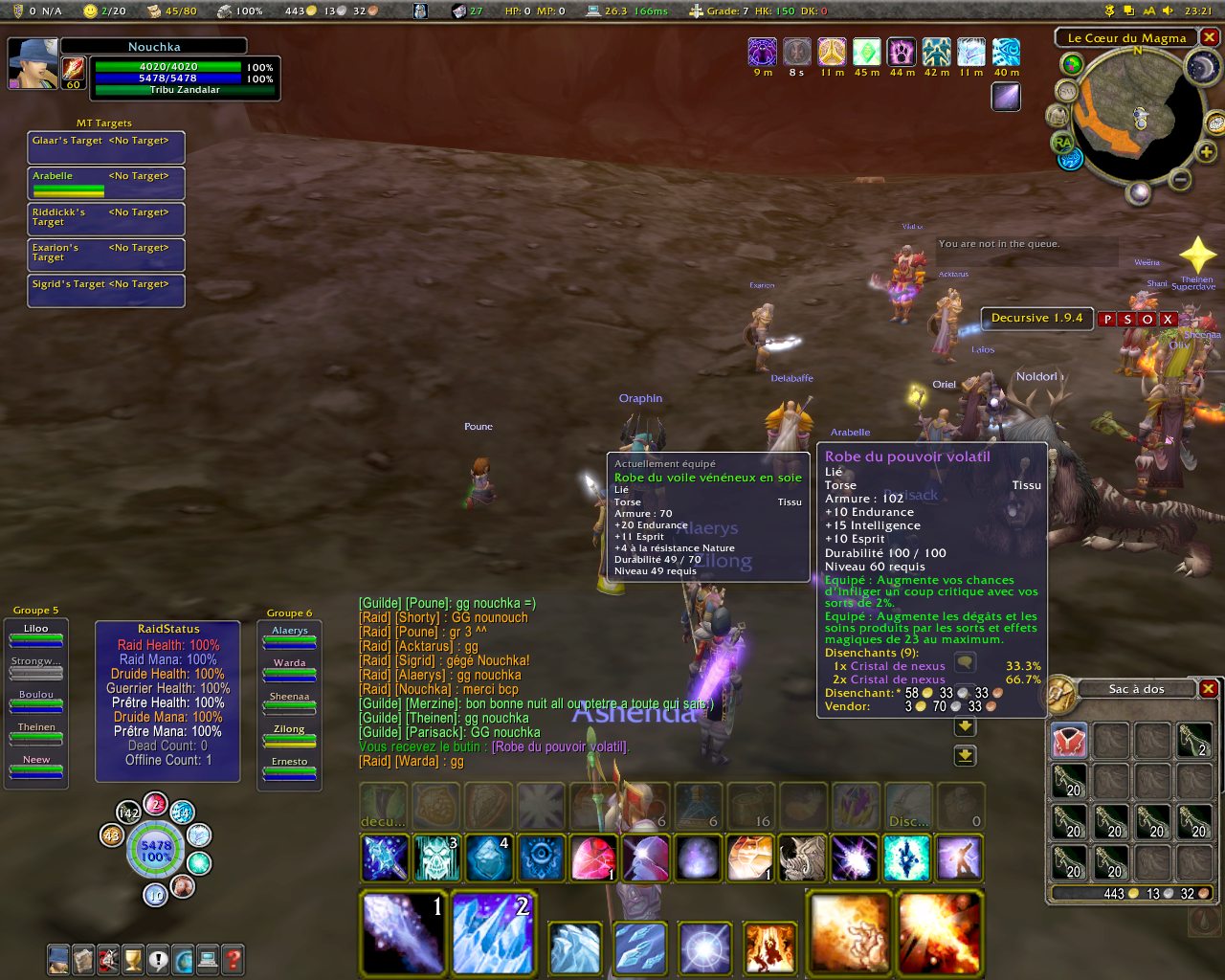Activate the blue skull ability icon
Viewport: 1225px width, 980px height.
[x=435, y=858]
